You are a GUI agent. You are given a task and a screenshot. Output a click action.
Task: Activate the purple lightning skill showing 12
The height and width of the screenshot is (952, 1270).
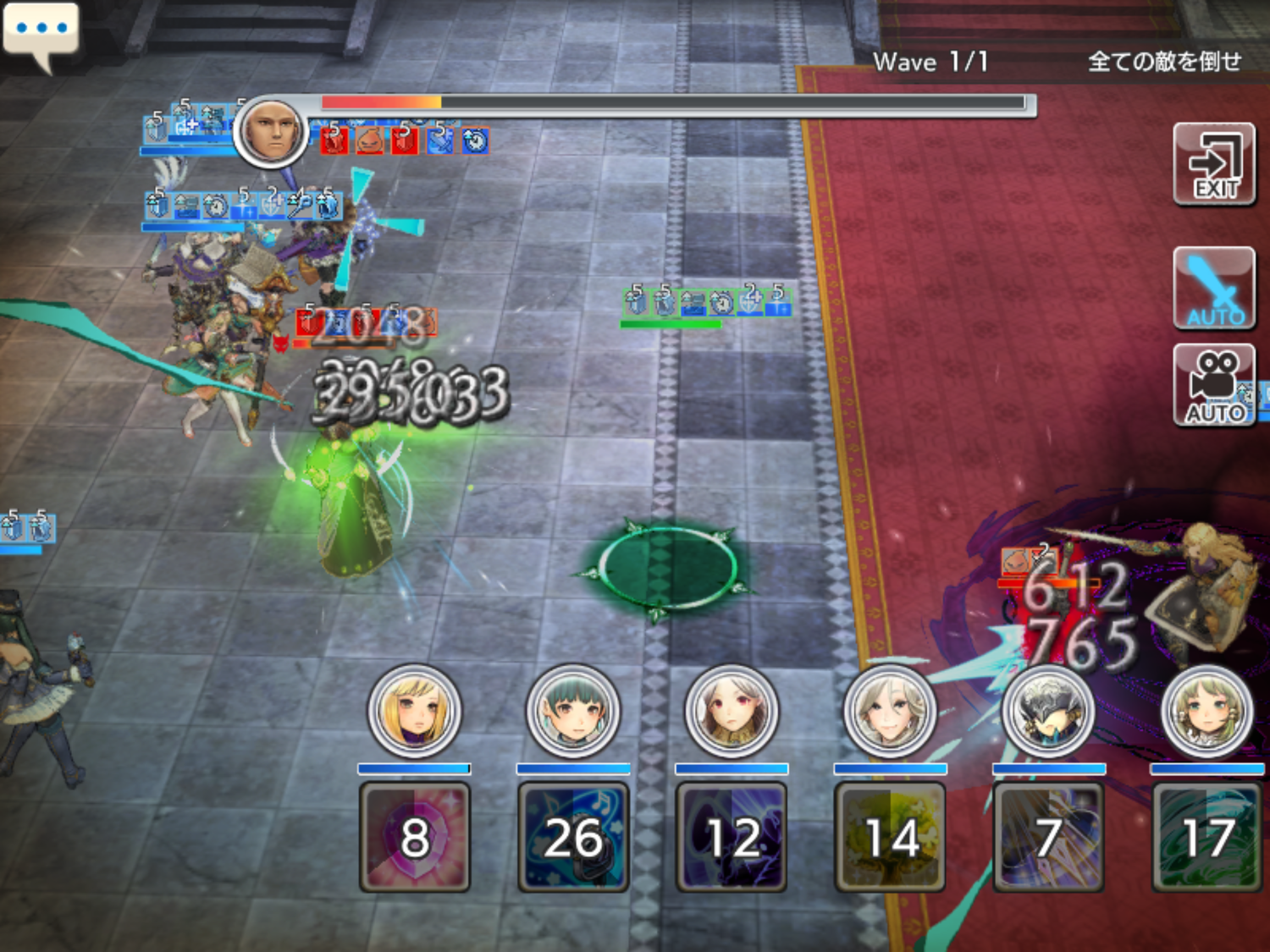tap(732, 837)
